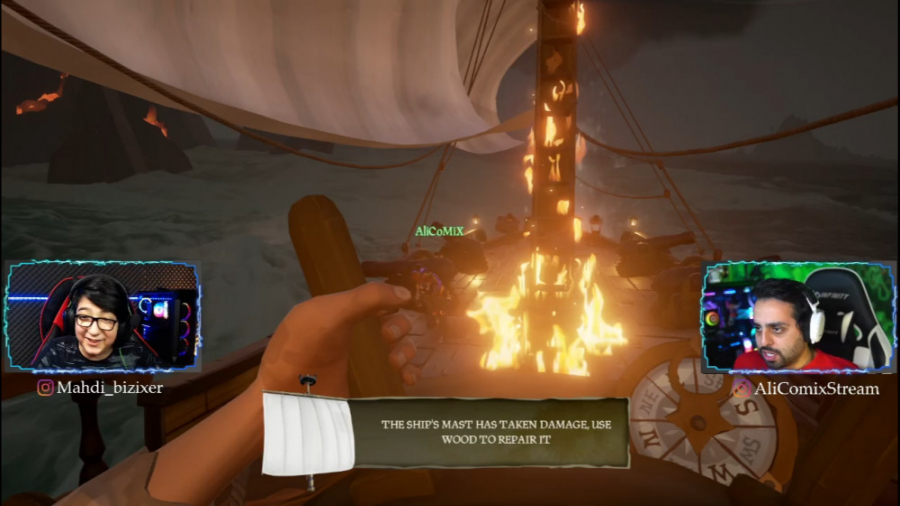Open the Mahdi_bizixer webcam thumbnail
The width and height of the screenshot is (900, 506).
click(x=101, y=317)
